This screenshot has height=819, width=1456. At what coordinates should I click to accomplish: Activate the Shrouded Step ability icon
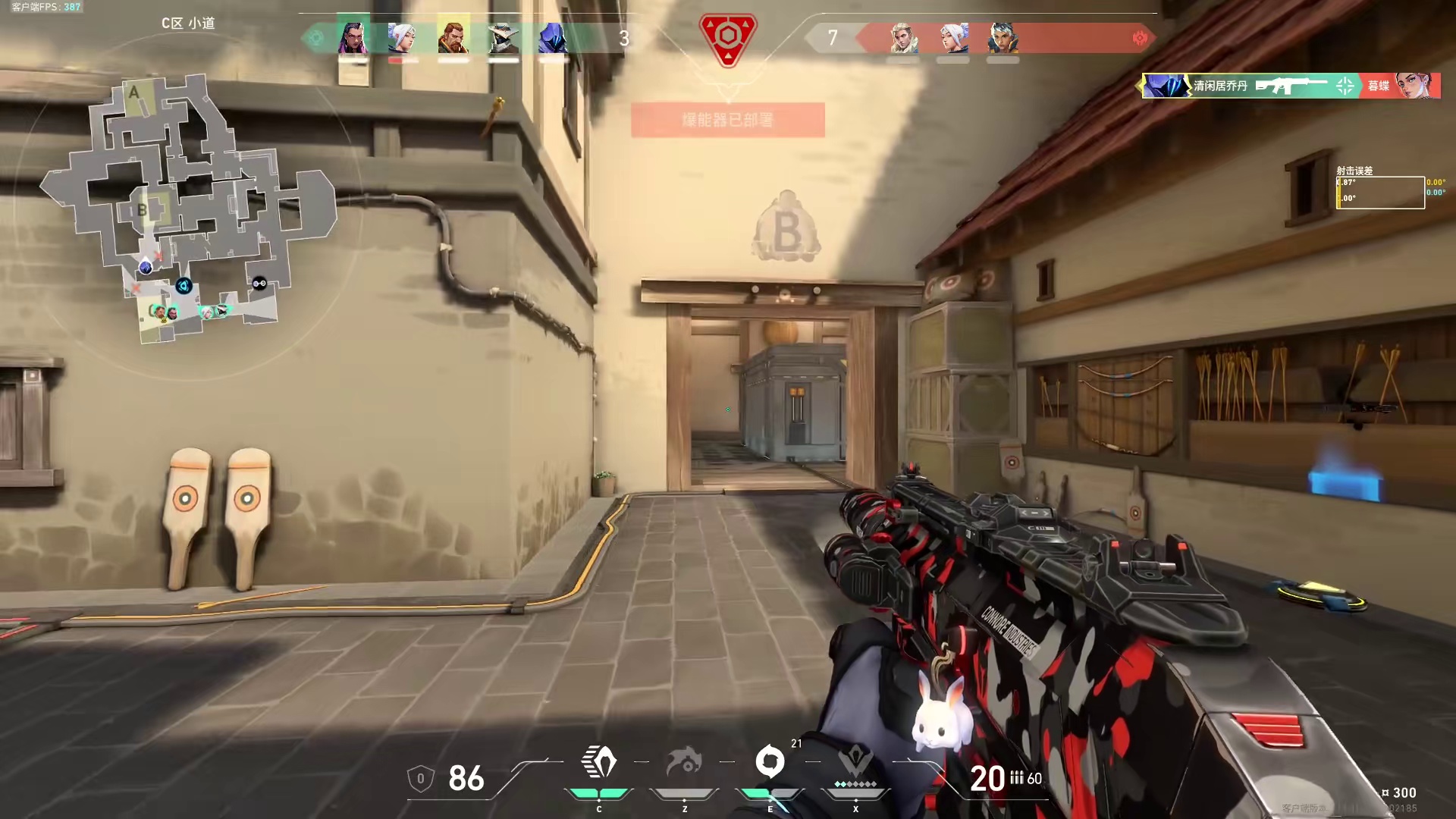[x=599, y=763]
